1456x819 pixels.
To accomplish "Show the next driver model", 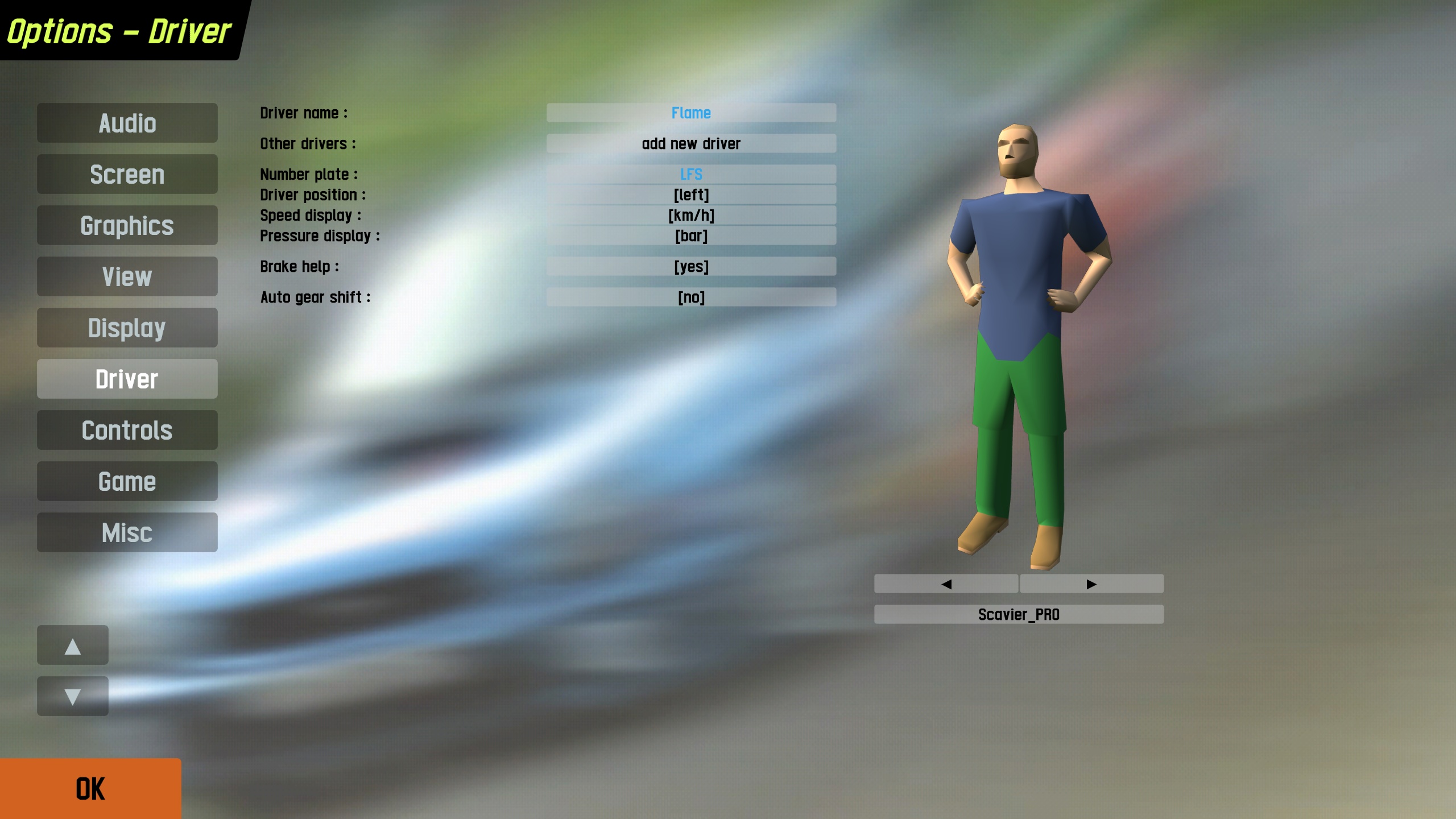I will pyautogui.click(x=1091, y=584).
